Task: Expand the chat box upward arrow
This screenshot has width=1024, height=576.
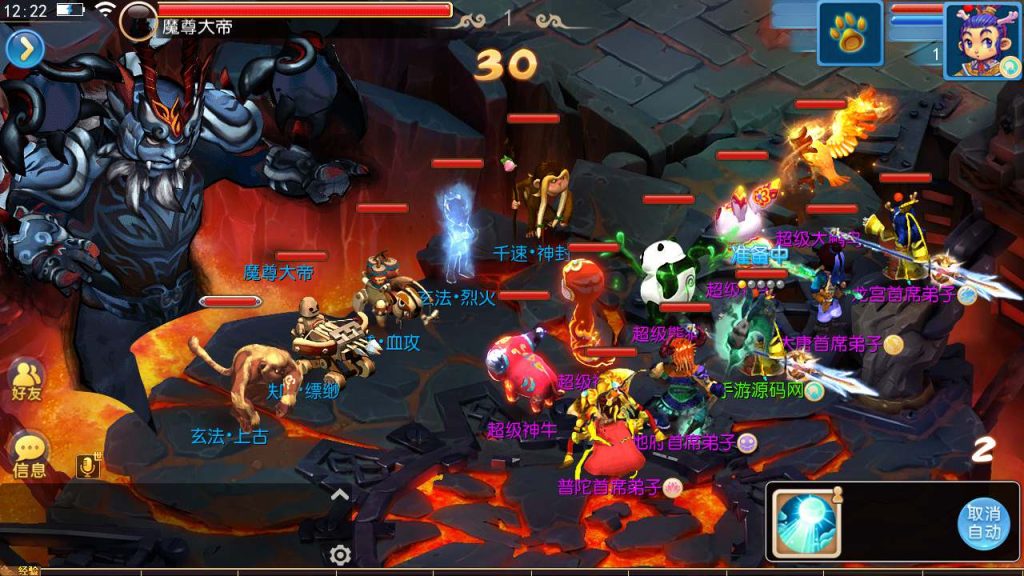Action: [x=340, y=494]
